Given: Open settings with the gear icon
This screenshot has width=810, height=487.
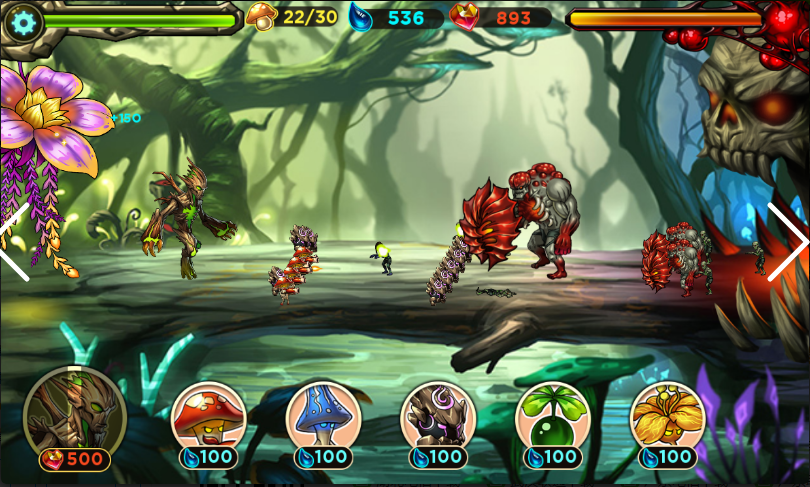Looking at the screenshot, I should point(24,22).
